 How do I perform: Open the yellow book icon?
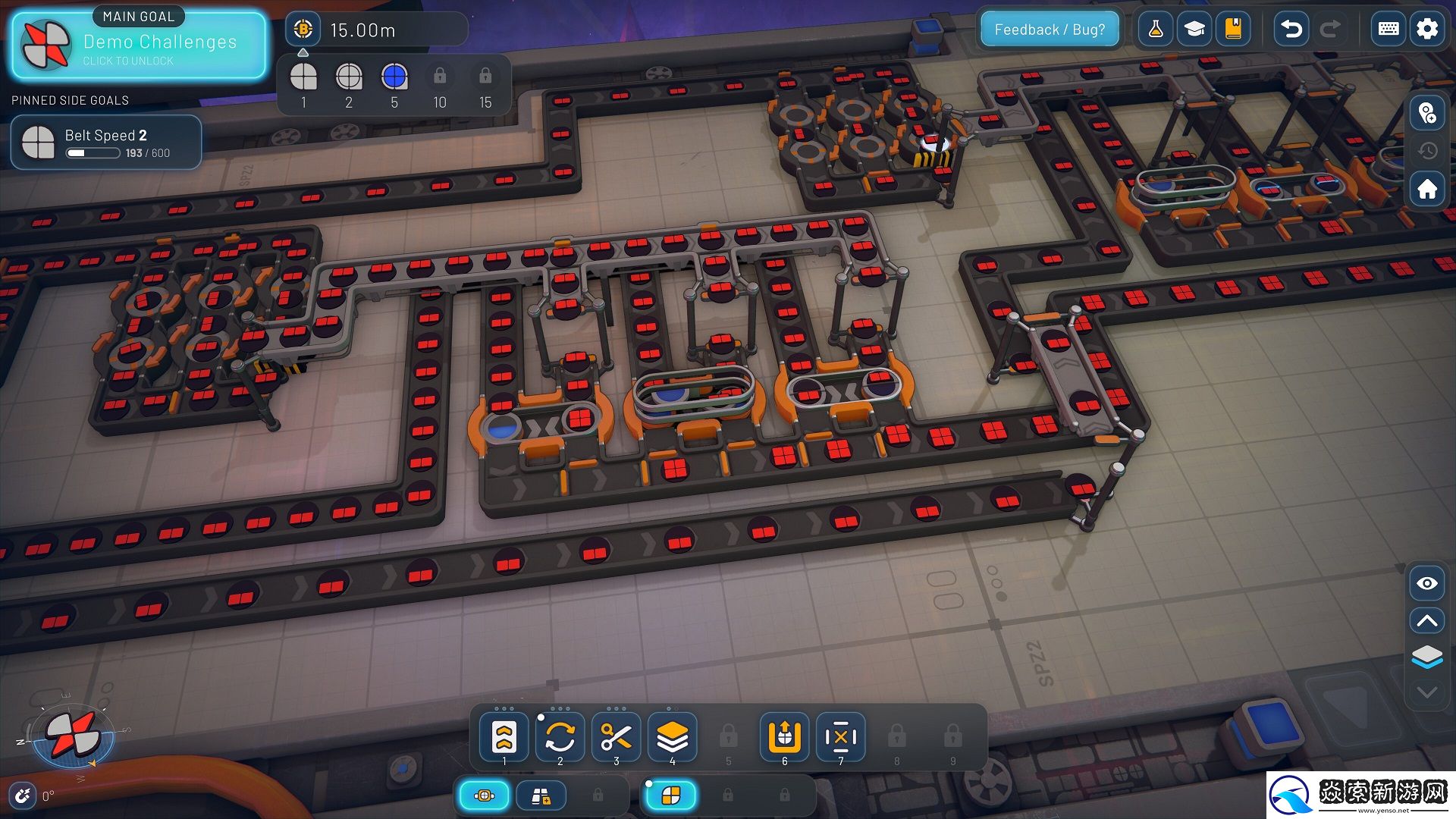(1234, 30)
